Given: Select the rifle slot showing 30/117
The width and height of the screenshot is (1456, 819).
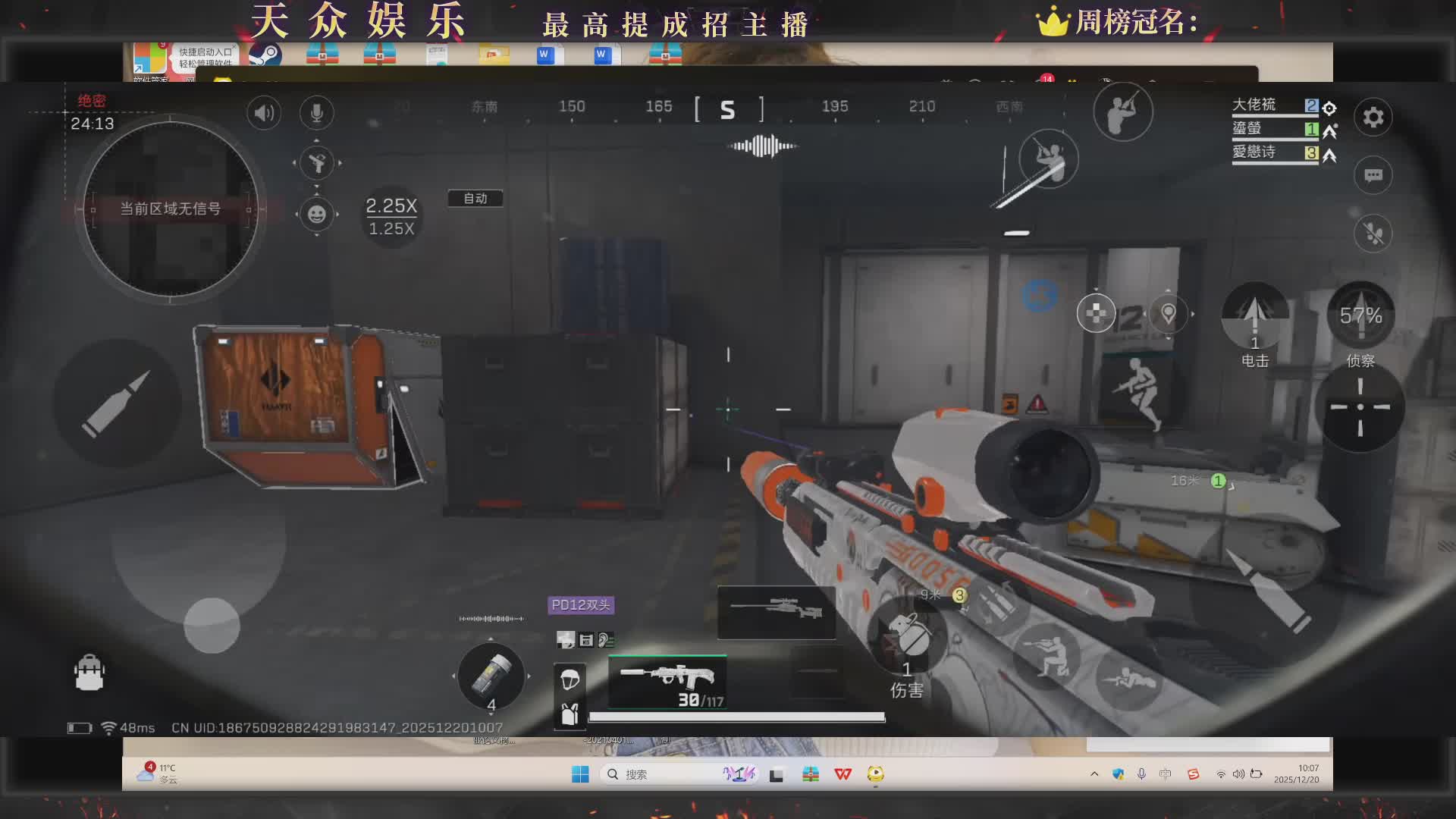Looking at the screenshot, I should tap(667, 682).
